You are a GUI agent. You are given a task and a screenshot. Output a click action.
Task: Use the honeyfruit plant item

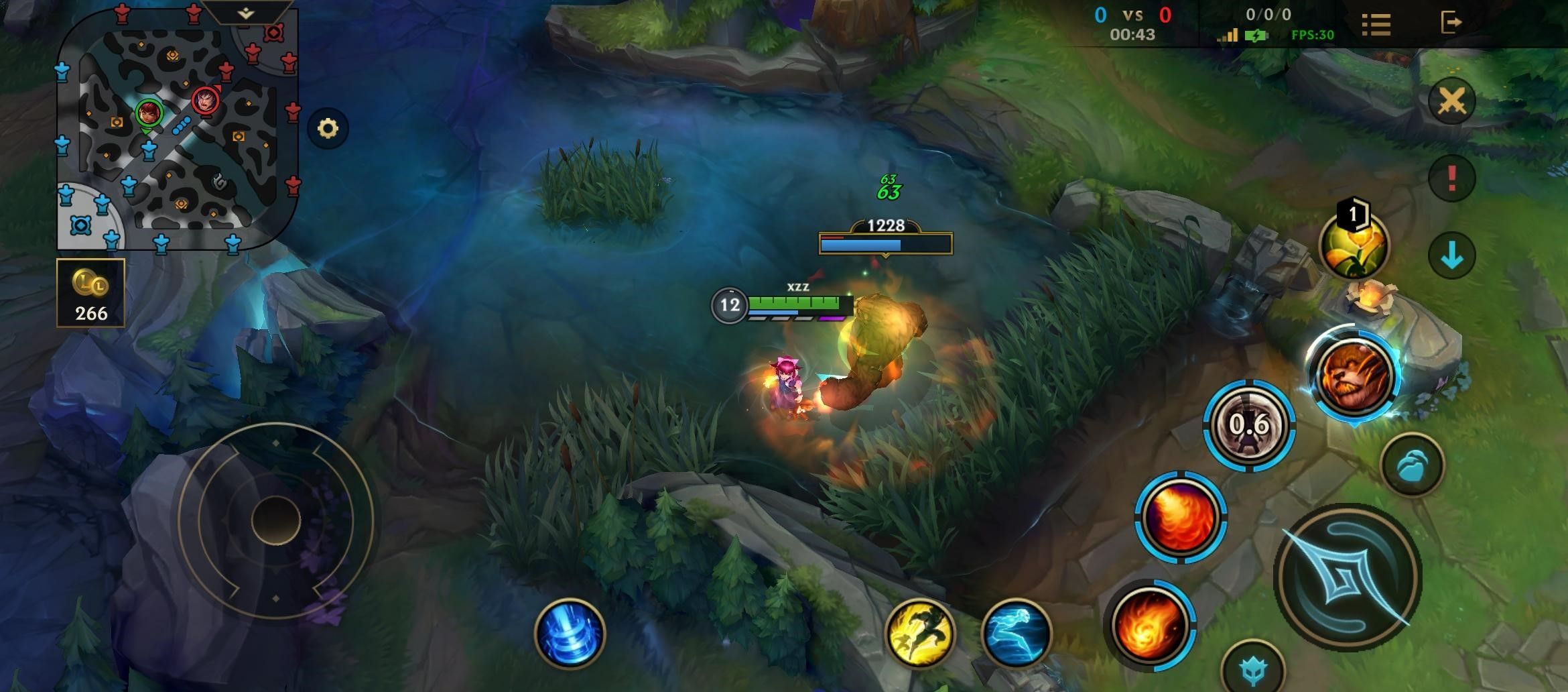coord(1354,245)
